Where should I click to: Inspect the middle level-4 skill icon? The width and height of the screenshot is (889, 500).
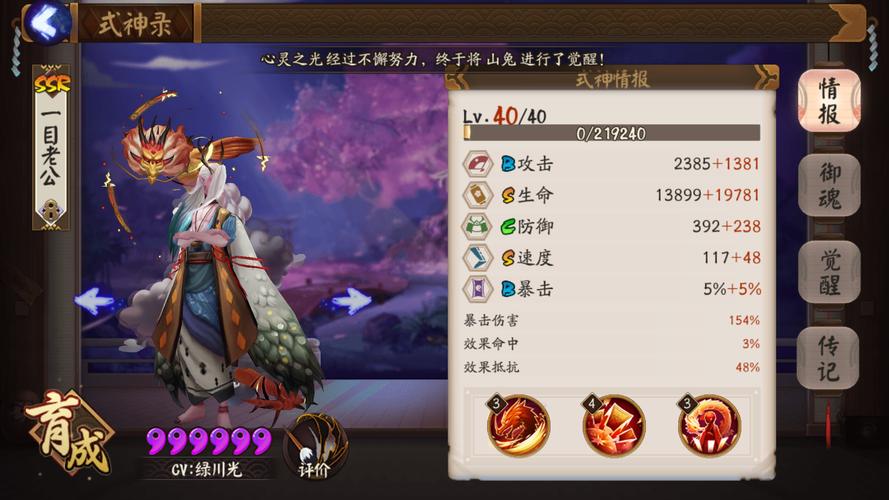613,425
